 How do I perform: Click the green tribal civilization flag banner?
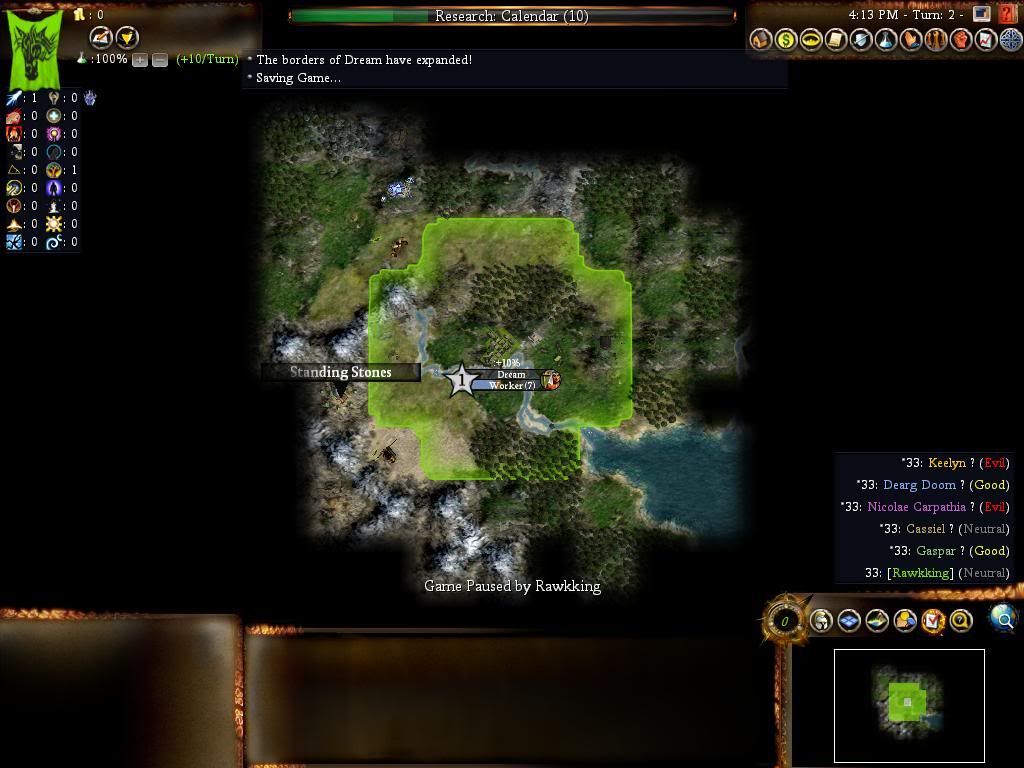point(35,47)
